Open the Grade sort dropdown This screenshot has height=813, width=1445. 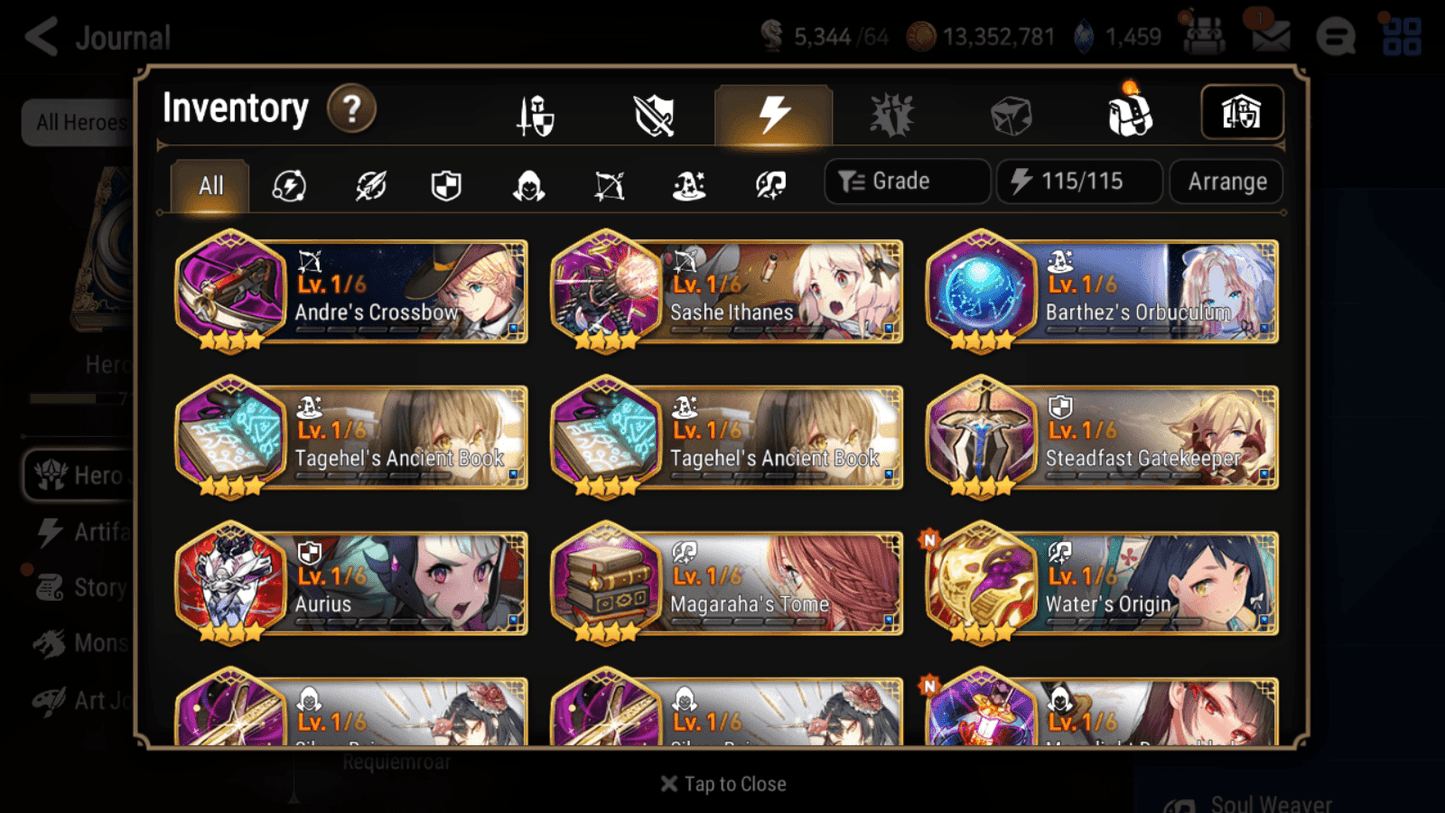[906, 181]
